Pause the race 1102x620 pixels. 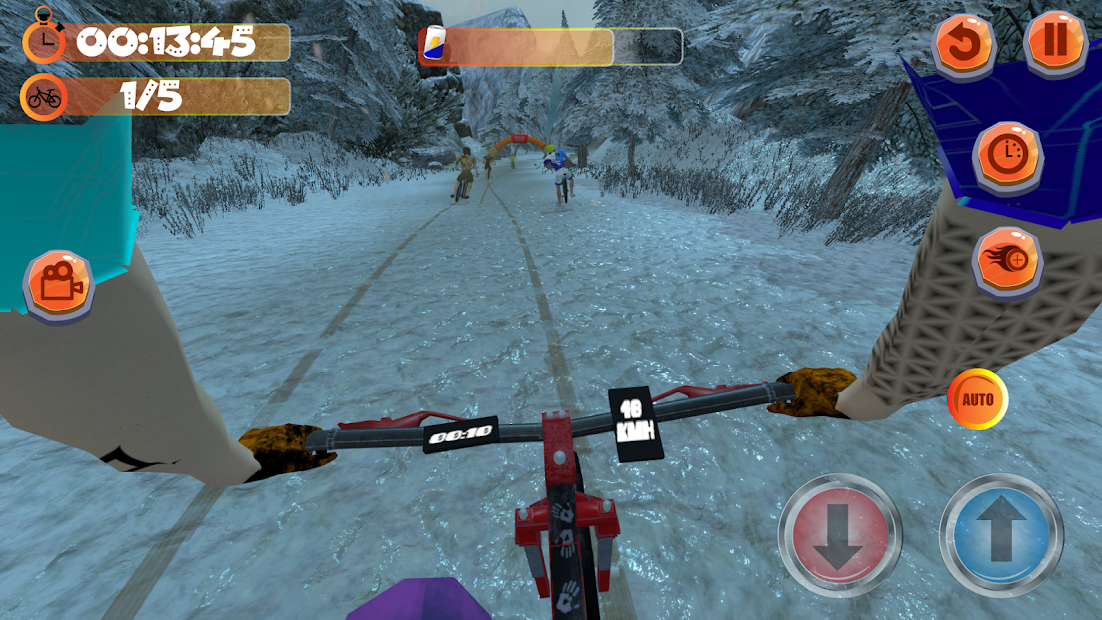click(1056, 43)
